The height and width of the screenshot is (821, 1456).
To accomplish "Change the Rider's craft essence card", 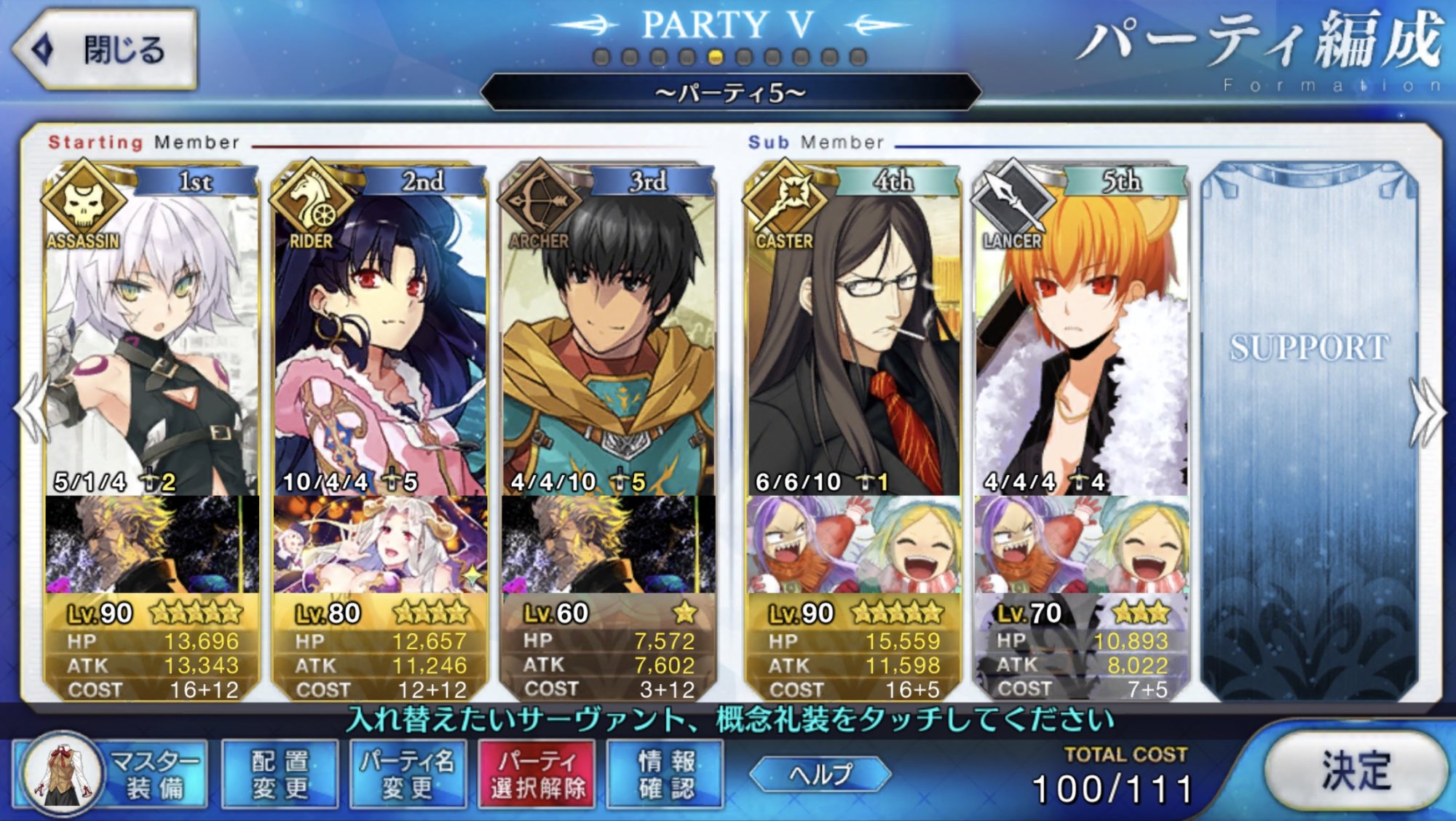I will (380, 544).
